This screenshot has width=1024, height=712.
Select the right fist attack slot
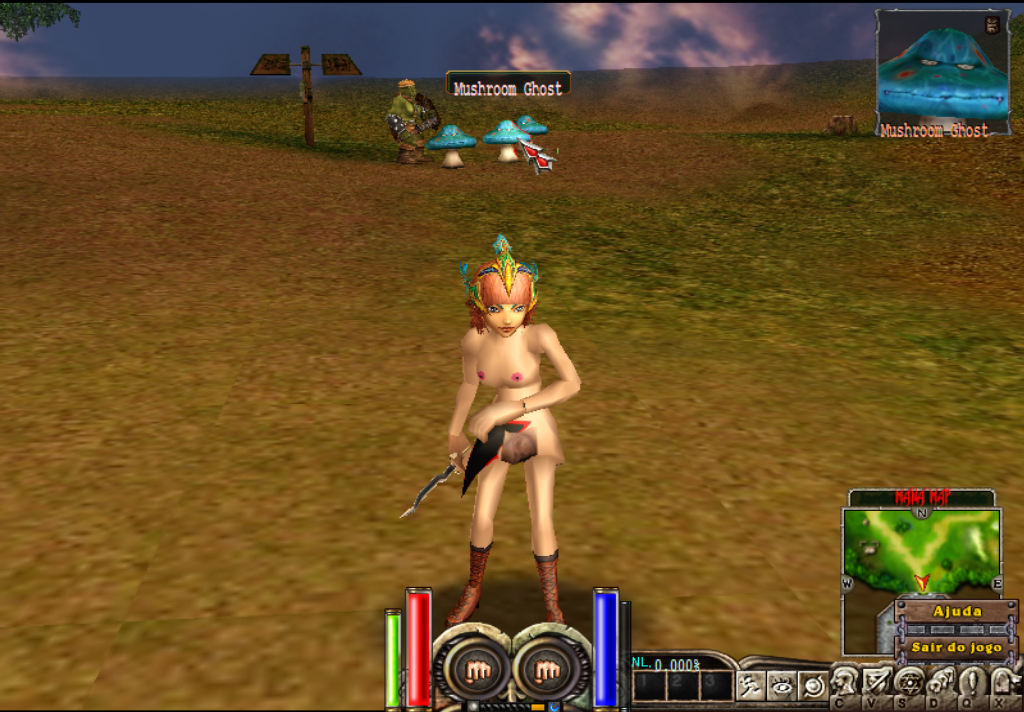click(547, 670)
